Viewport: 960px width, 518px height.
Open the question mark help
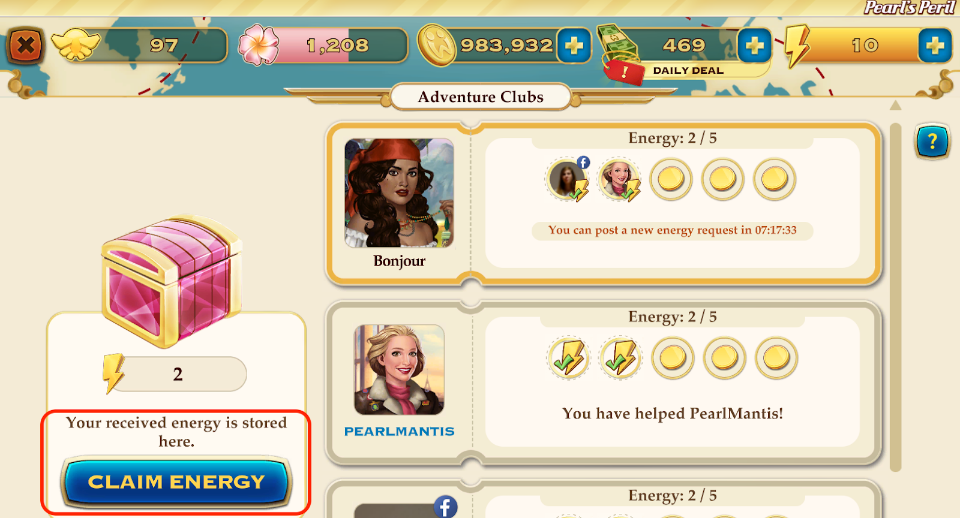coord(932,143)
